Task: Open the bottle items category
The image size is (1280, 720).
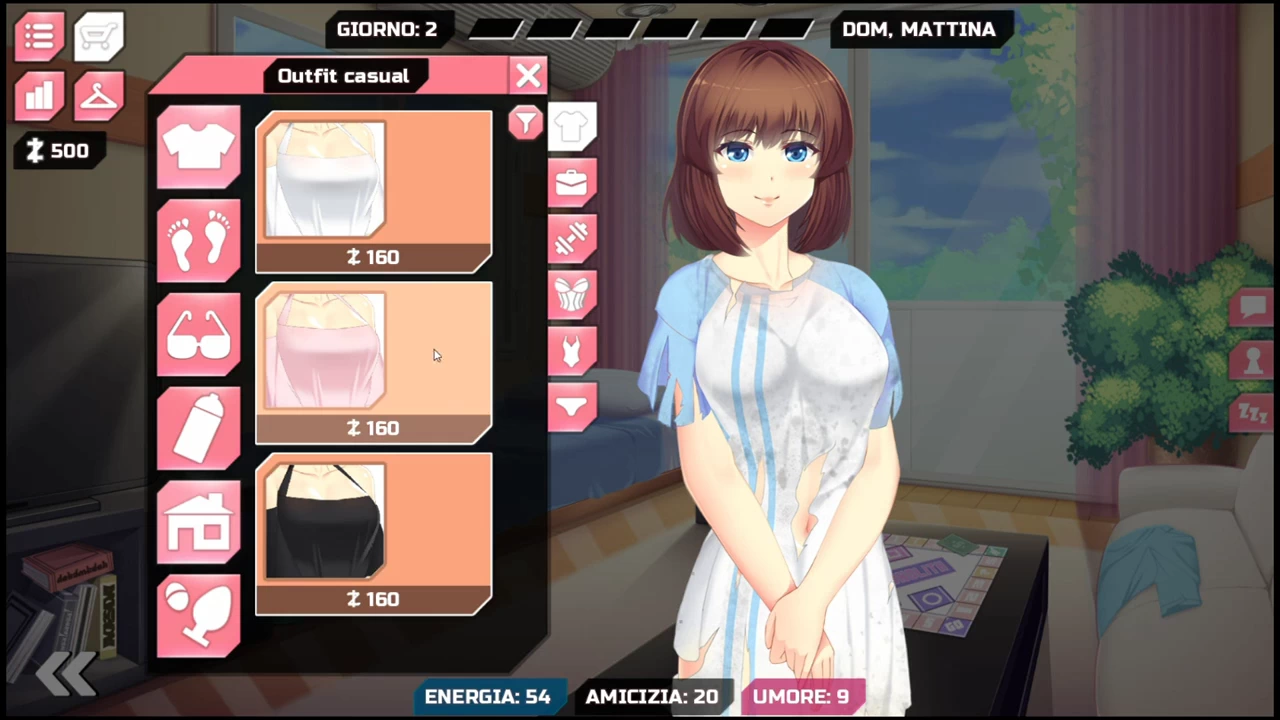Action: coord(198,428)
